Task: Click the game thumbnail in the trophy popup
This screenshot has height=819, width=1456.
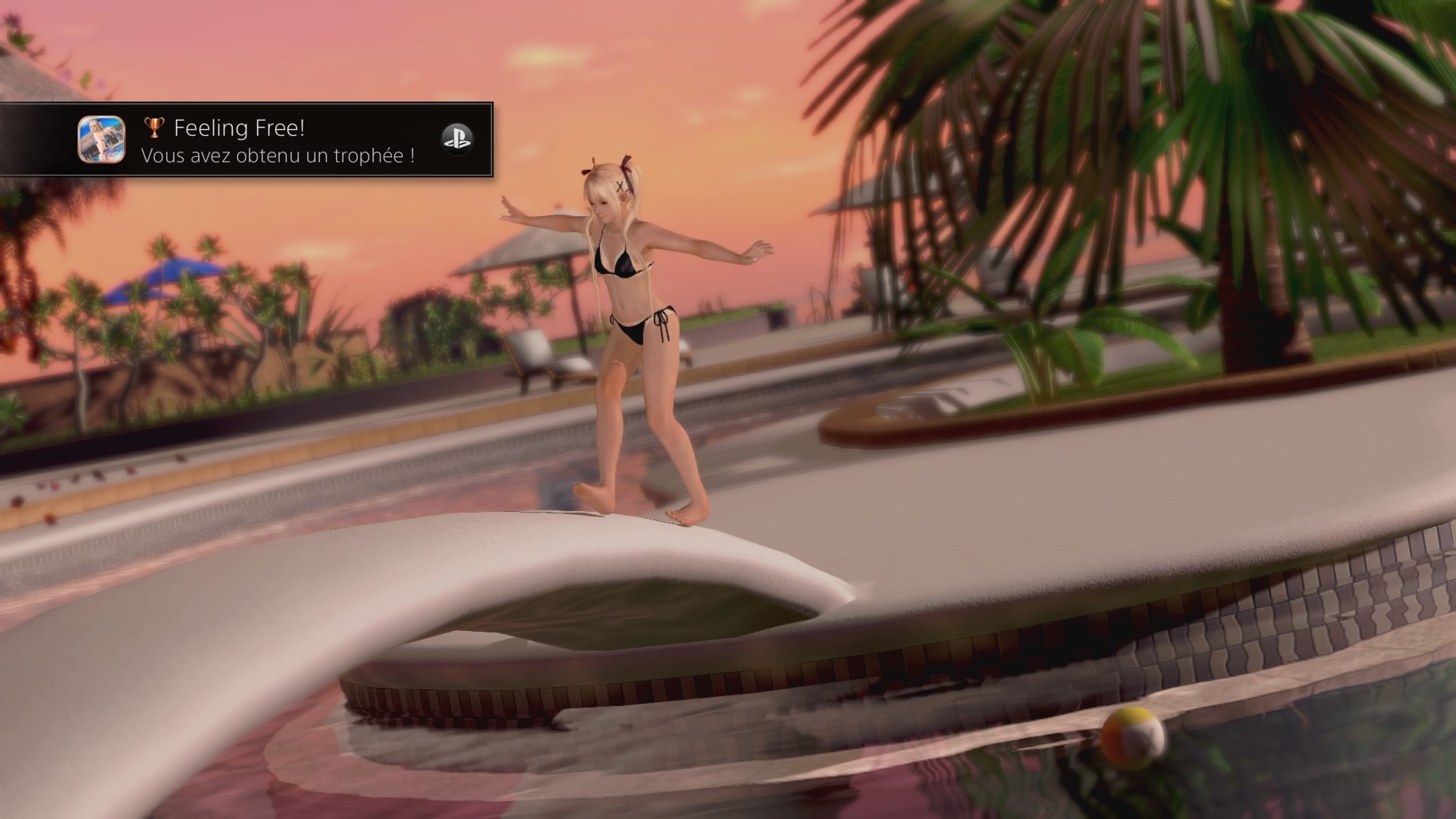Action: tap(102, 140)
